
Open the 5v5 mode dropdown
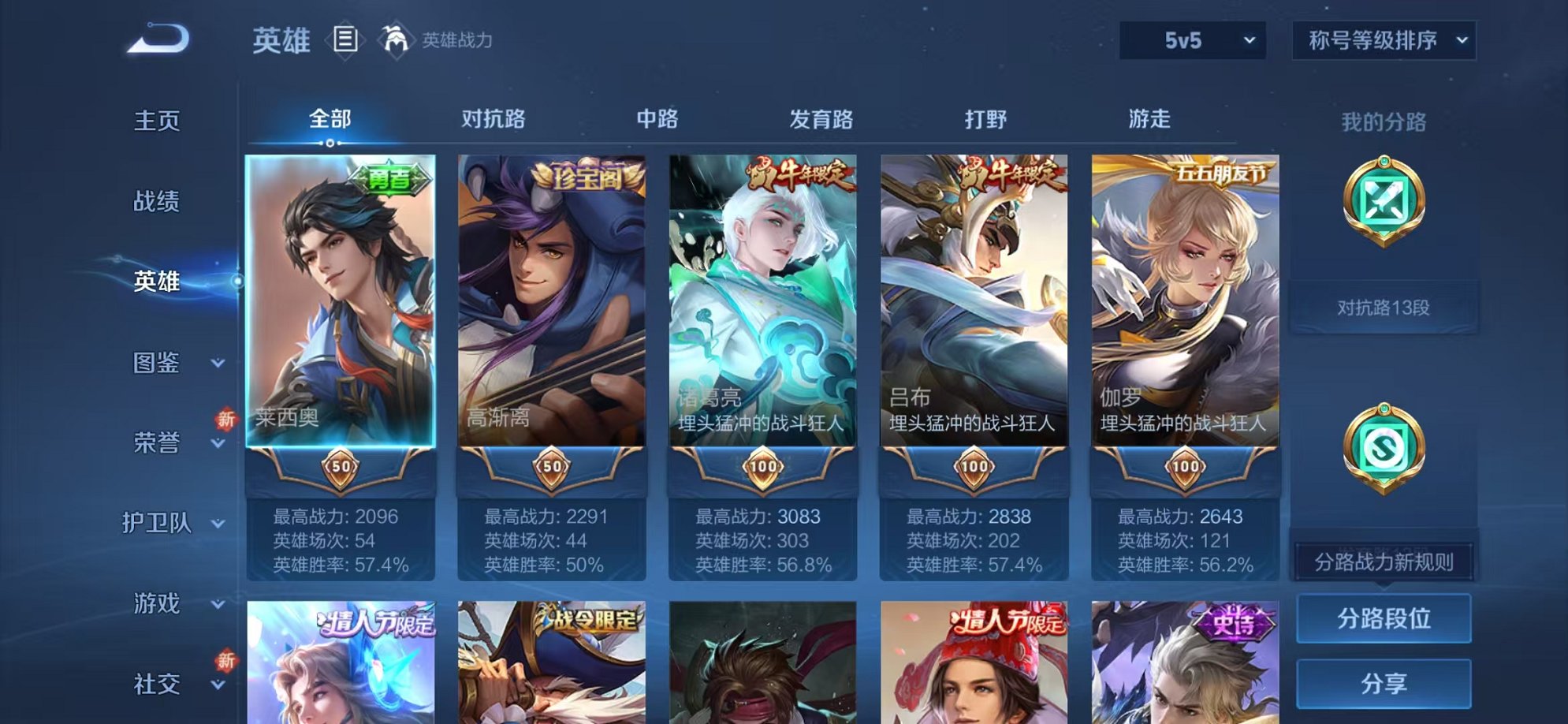1194,38
